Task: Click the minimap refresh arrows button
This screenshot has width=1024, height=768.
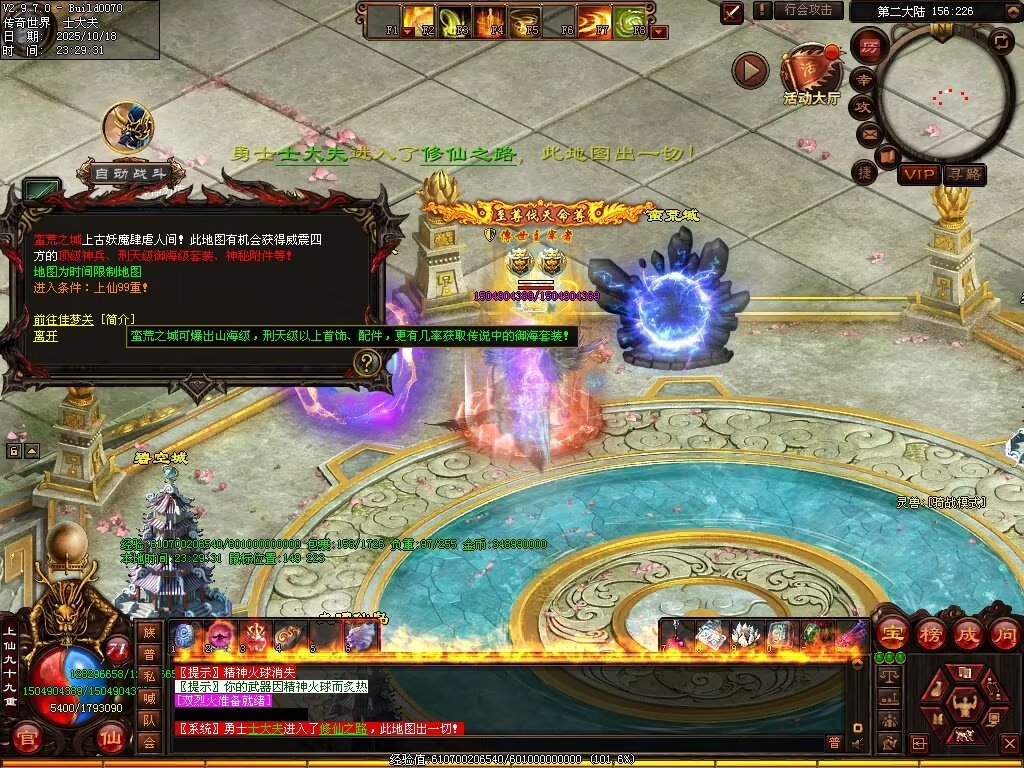Action: [1001, 41]
